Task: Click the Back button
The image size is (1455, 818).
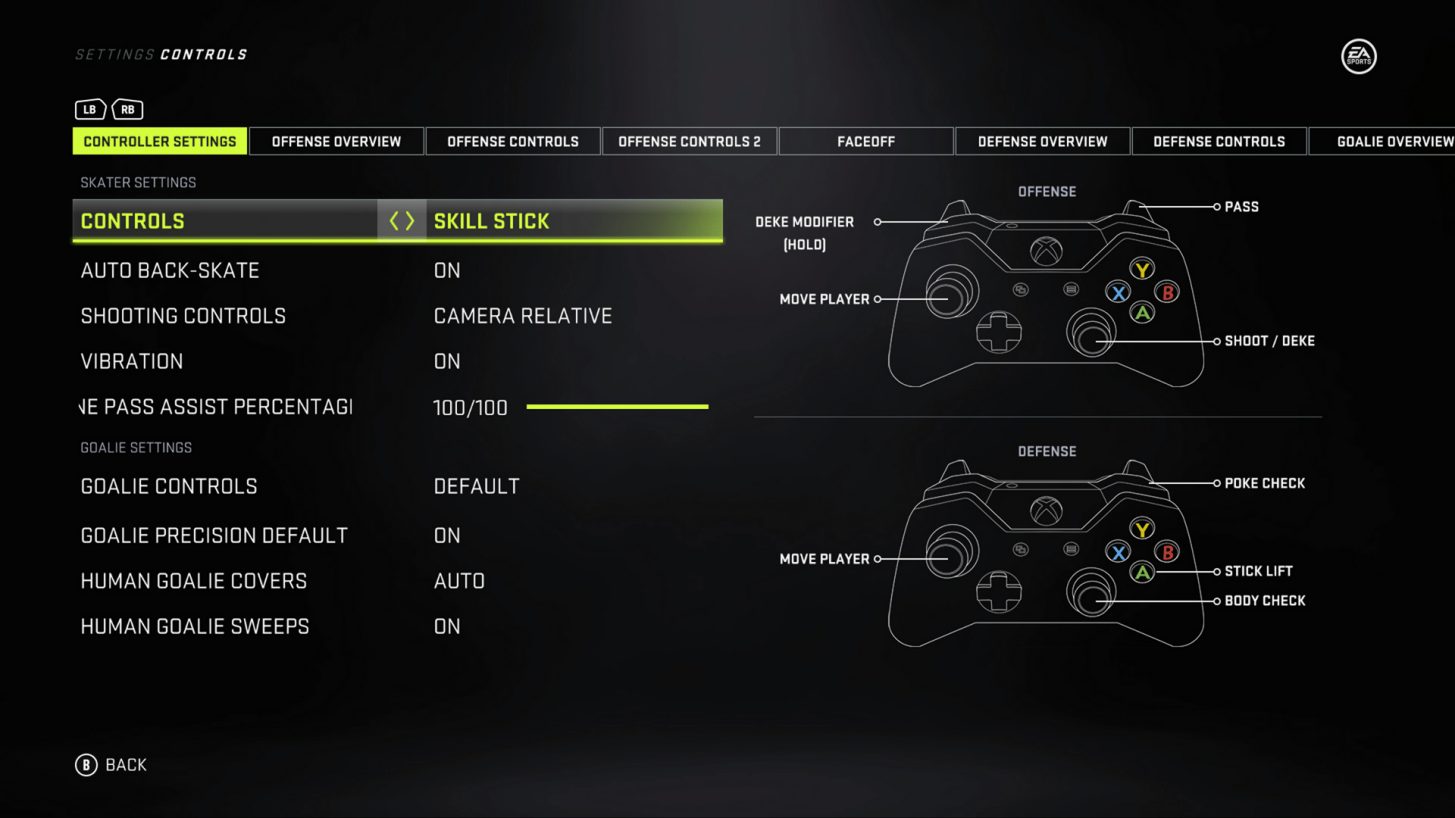Action: coord(113,764)
